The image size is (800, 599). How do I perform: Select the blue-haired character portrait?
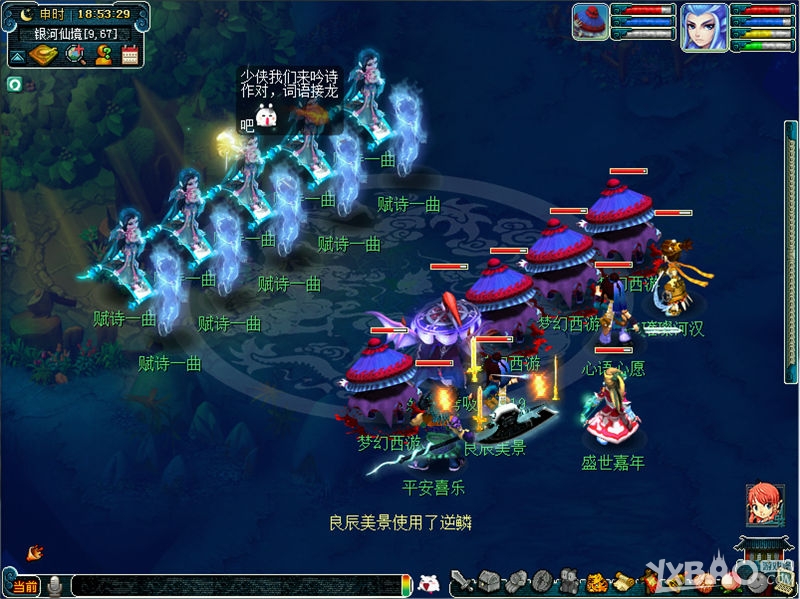tap(704, 26)
